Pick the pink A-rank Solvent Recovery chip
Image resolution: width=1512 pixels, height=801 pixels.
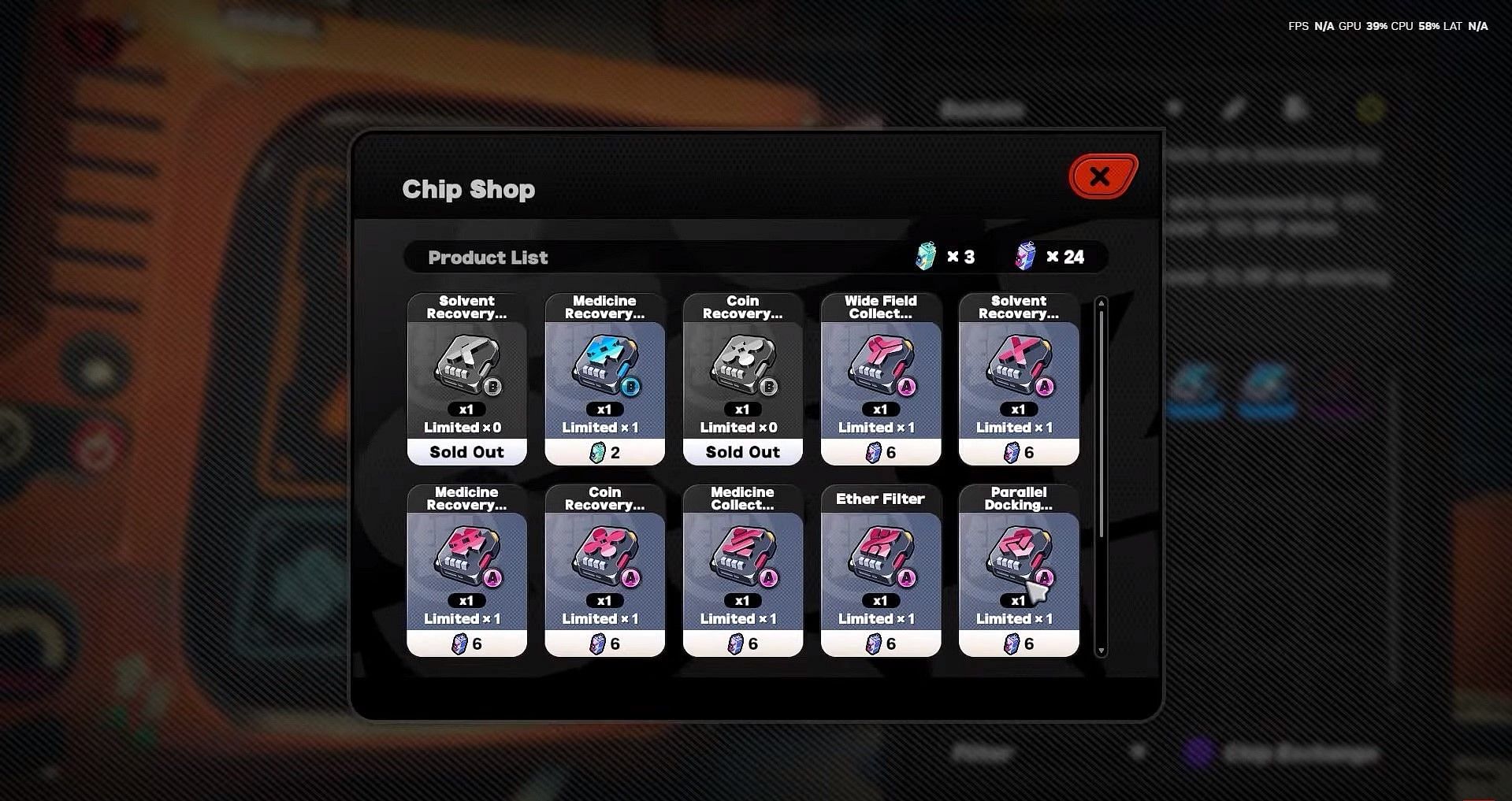1018,379
